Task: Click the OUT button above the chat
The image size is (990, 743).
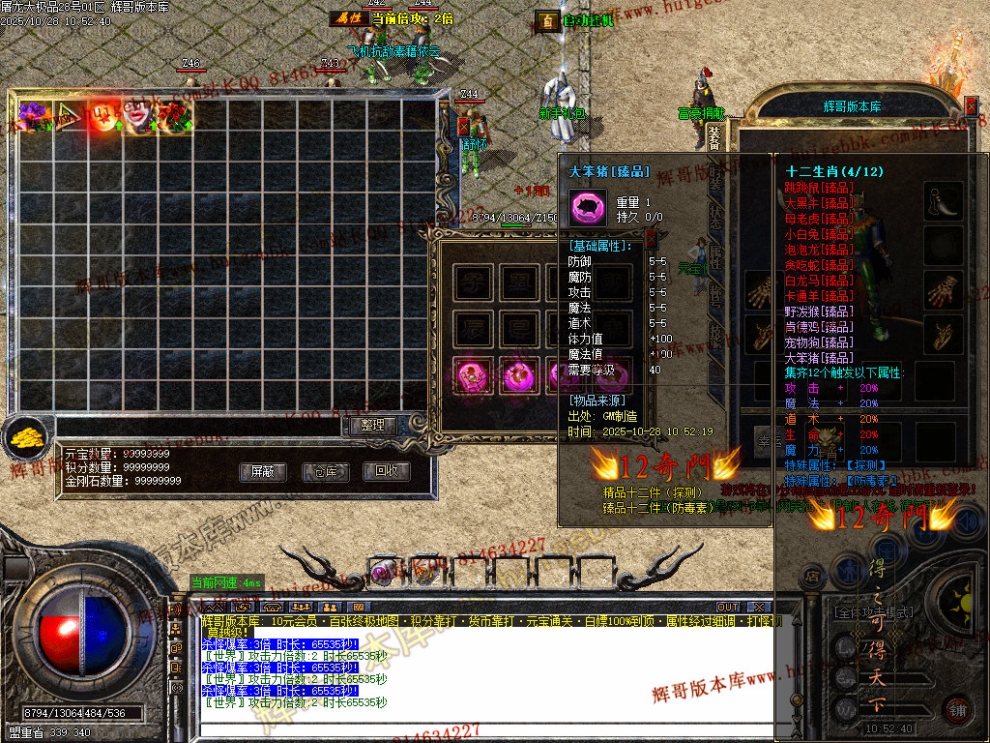Action: coord(729,607)
